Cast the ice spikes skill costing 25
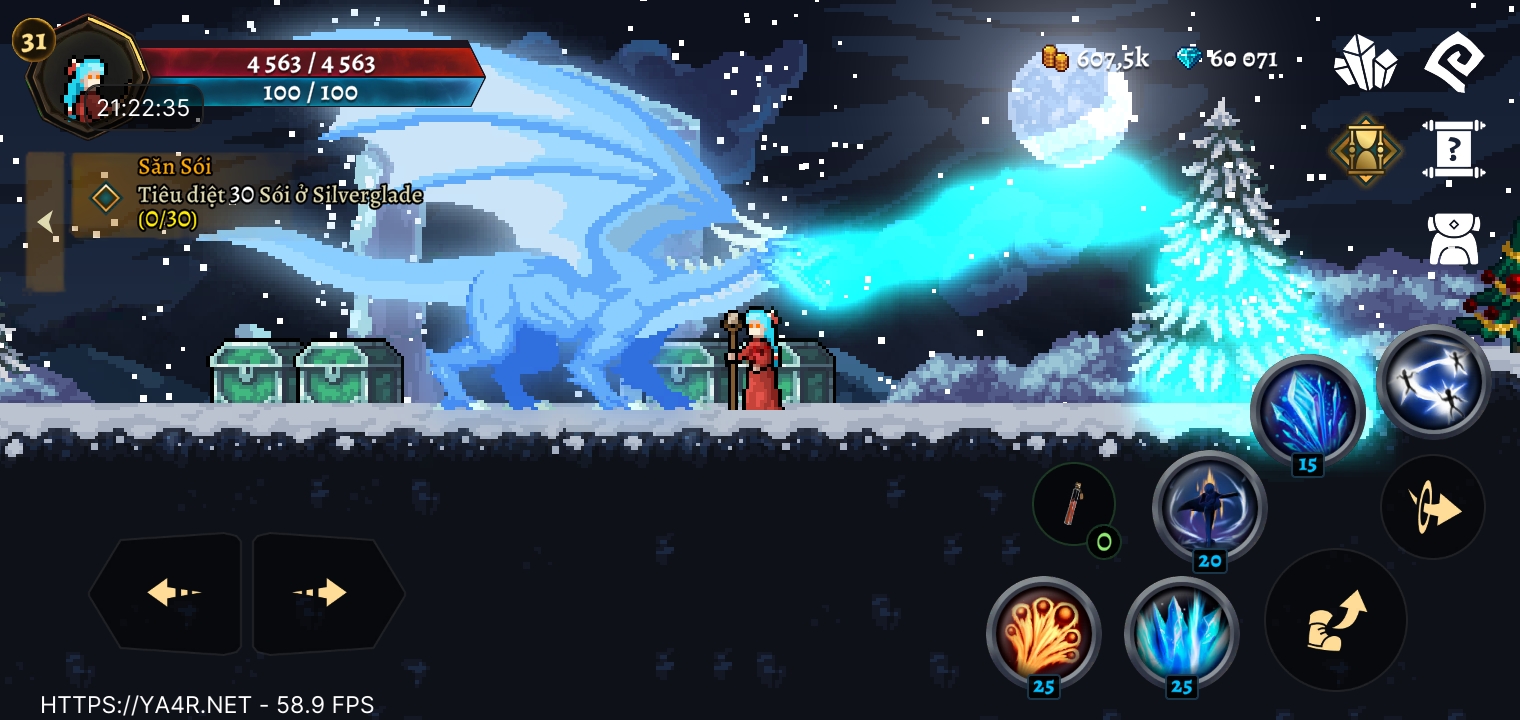The height and width of the screenshot is (720, 1520). click(x=1181, y=632)
